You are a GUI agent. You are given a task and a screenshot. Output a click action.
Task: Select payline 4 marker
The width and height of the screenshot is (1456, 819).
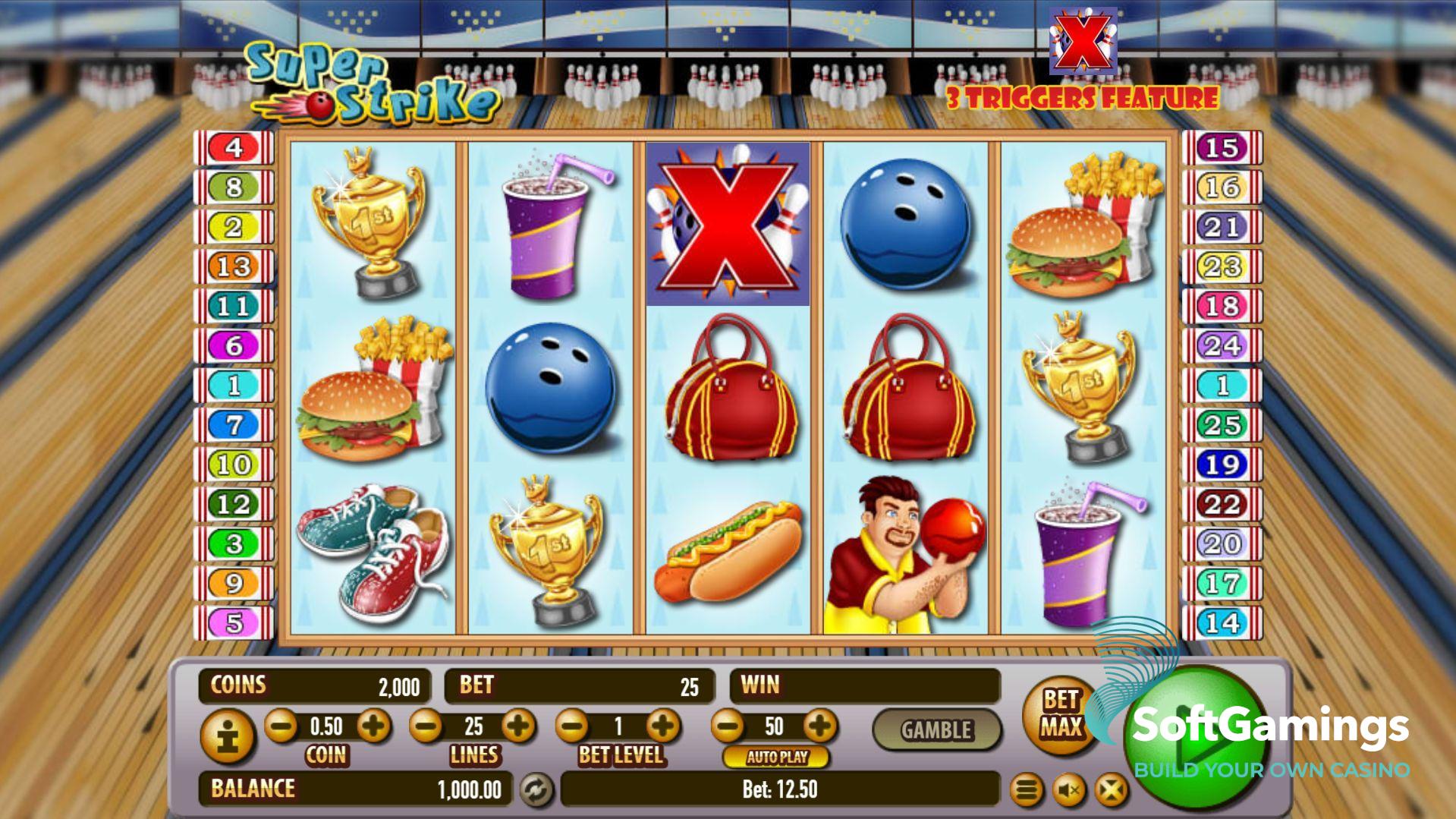coord(234,147)
